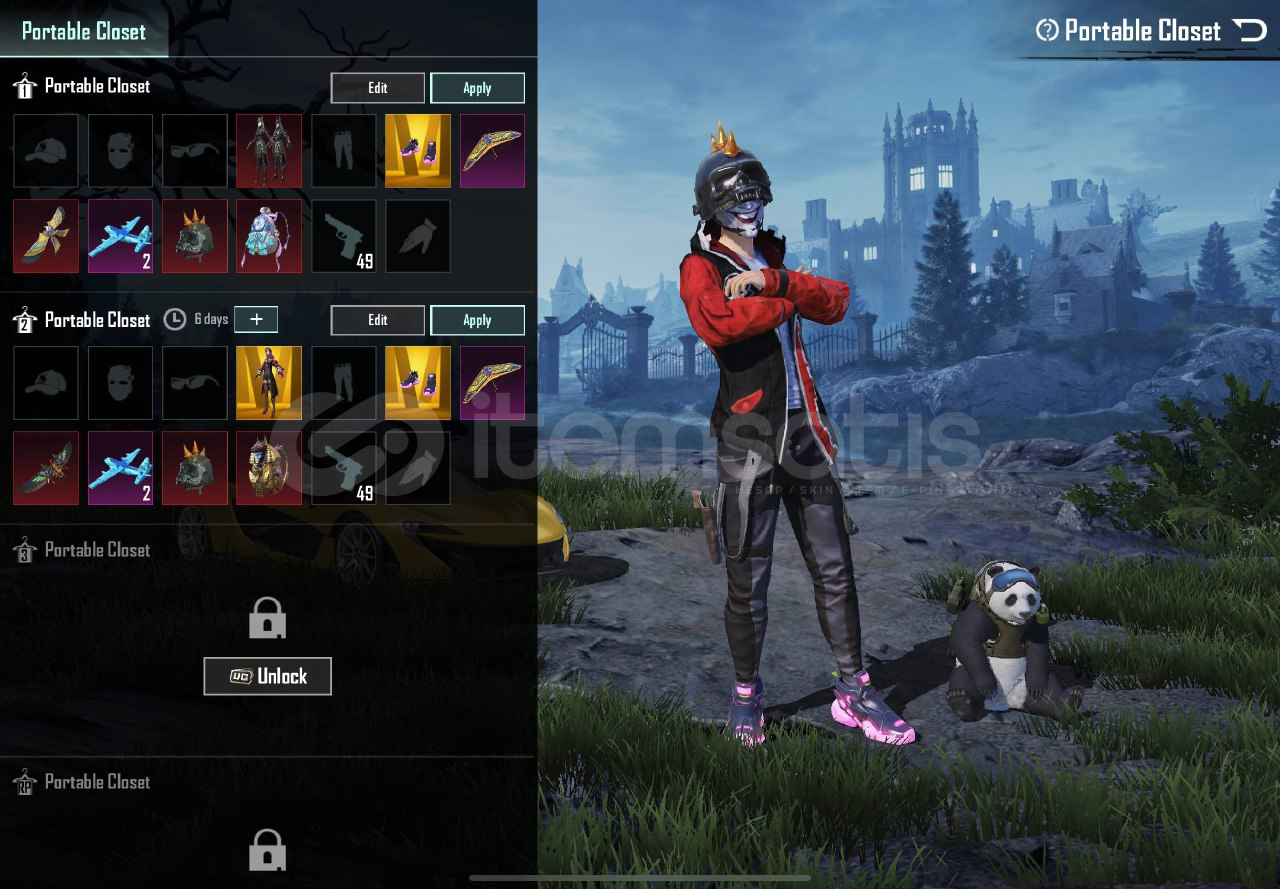Viewport: 1280px width, 889px height.
Task: Click Edit for Portable Closet 2
Action: pyautogui.click(x=377, y=320)
